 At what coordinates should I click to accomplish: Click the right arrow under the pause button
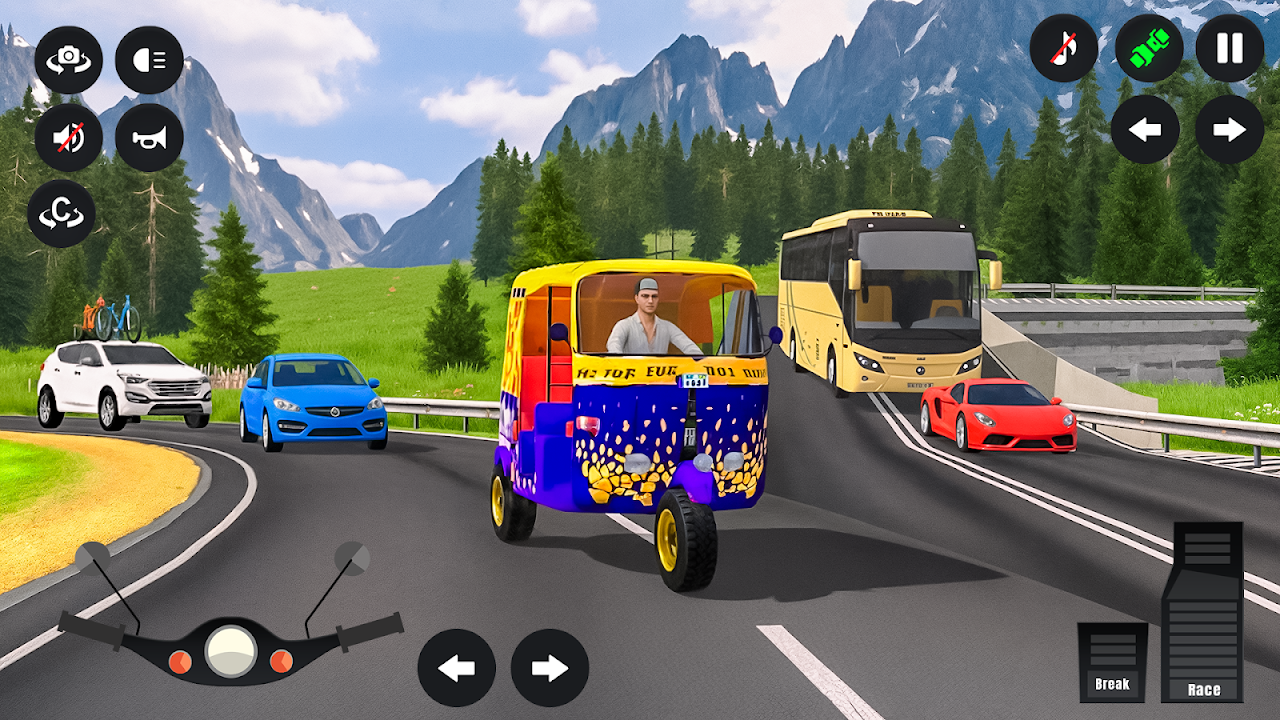pos(1230,129)
